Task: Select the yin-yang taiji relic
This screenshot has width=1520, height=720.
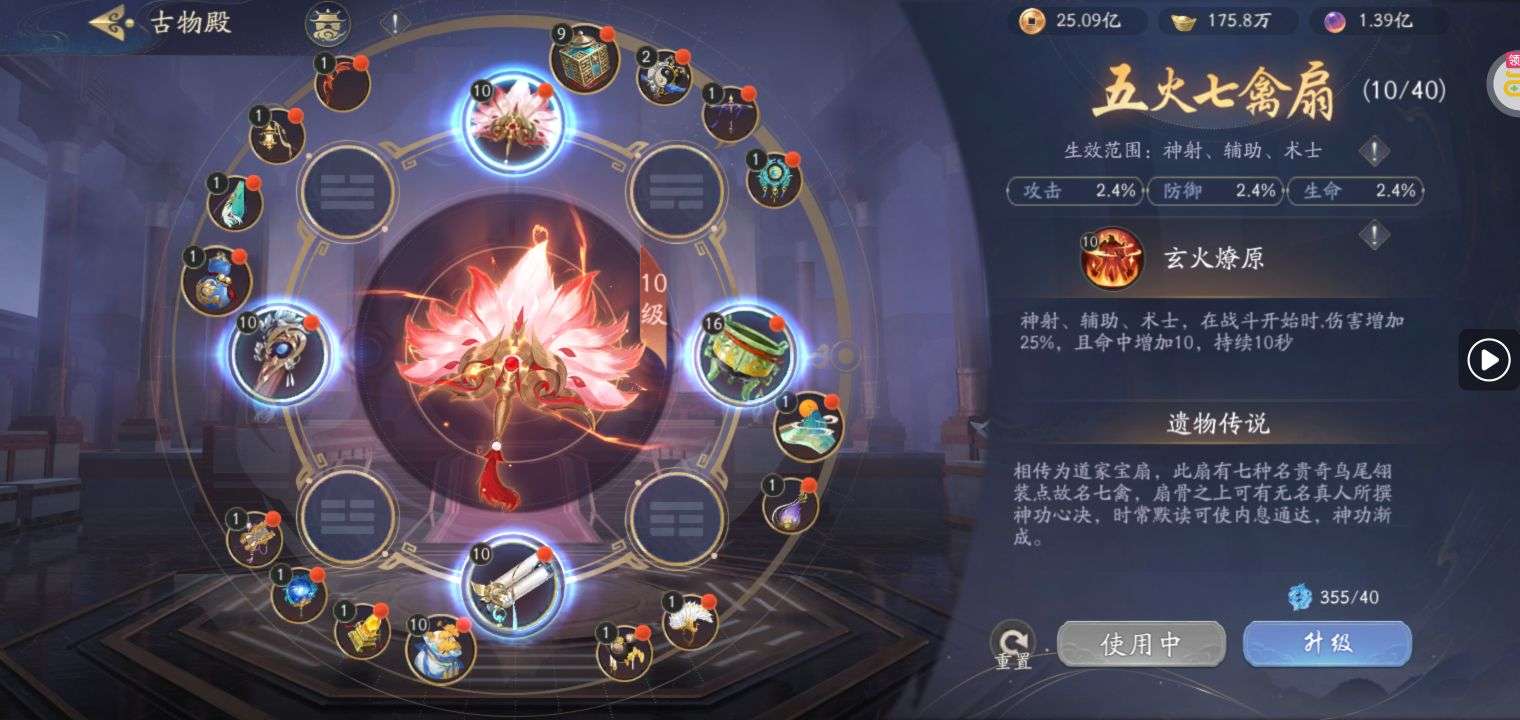Action: 664,76
